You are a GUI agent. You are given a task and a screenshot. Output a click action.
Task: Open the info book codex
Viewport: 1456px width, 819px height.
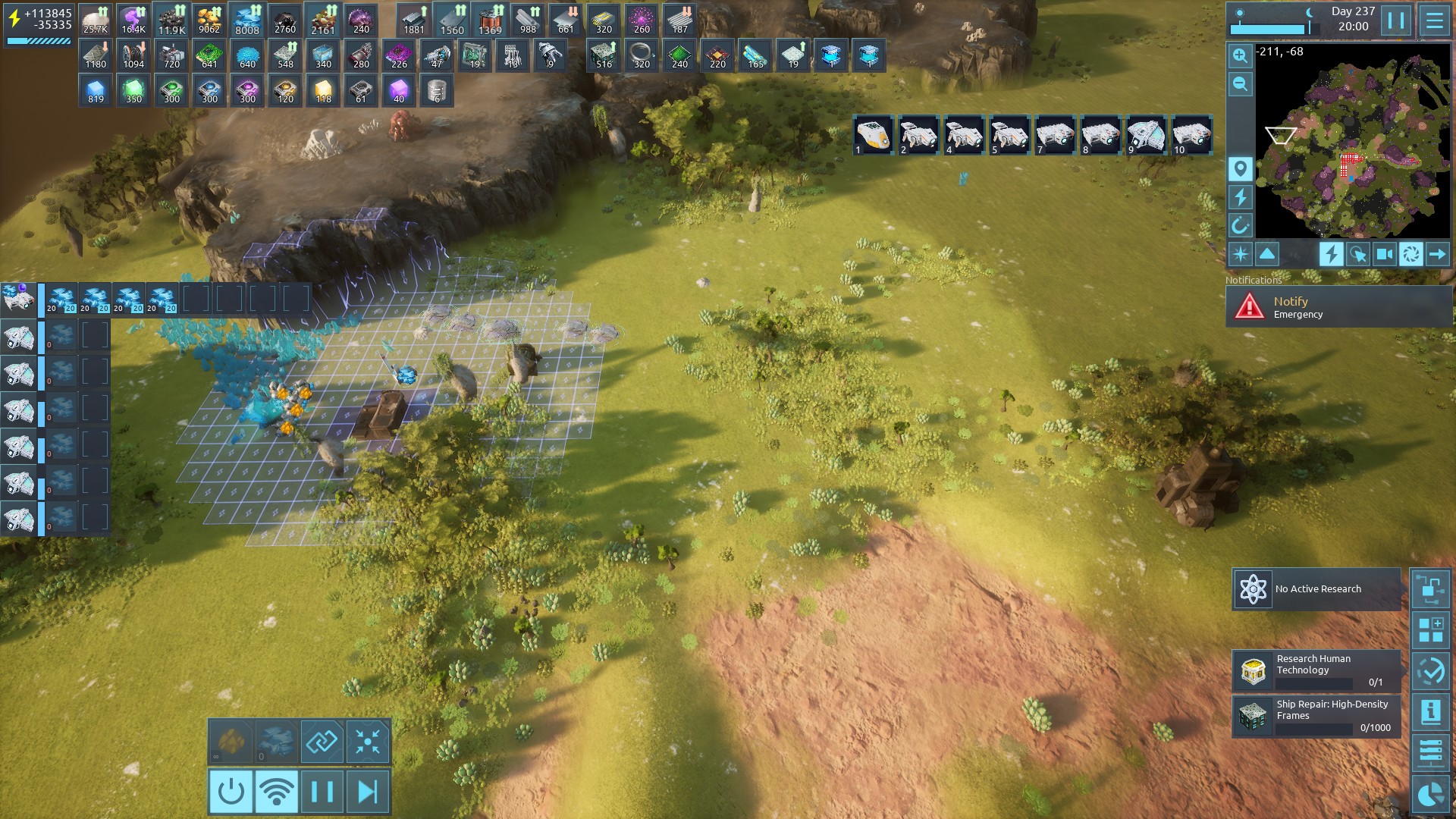point(1430,711)
